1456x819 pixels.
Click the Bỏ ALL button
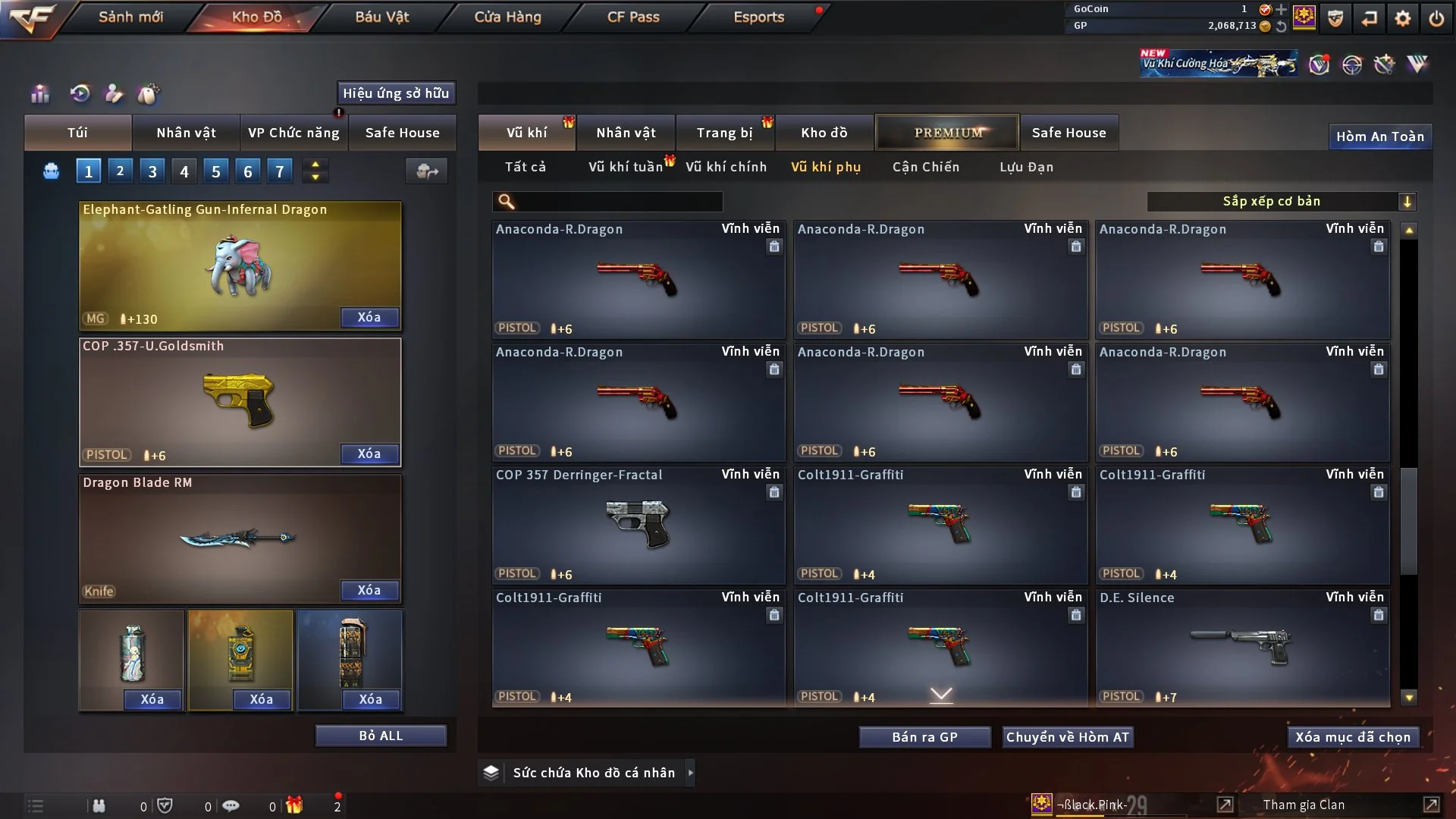pyautogui.click(x=381, y=736)
